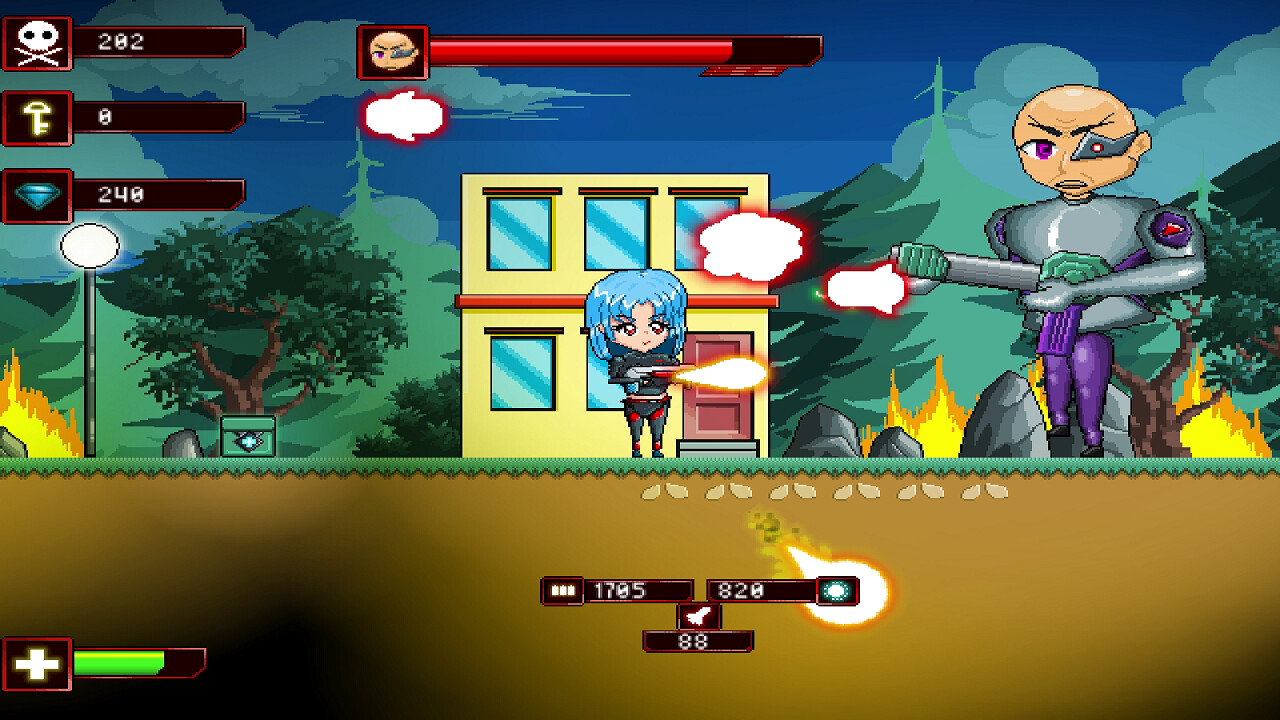Click the green plus health icon
Image resolution: width=1280 pixels, height=720 pixels.
pyautogui.click(x=37, y=661)
